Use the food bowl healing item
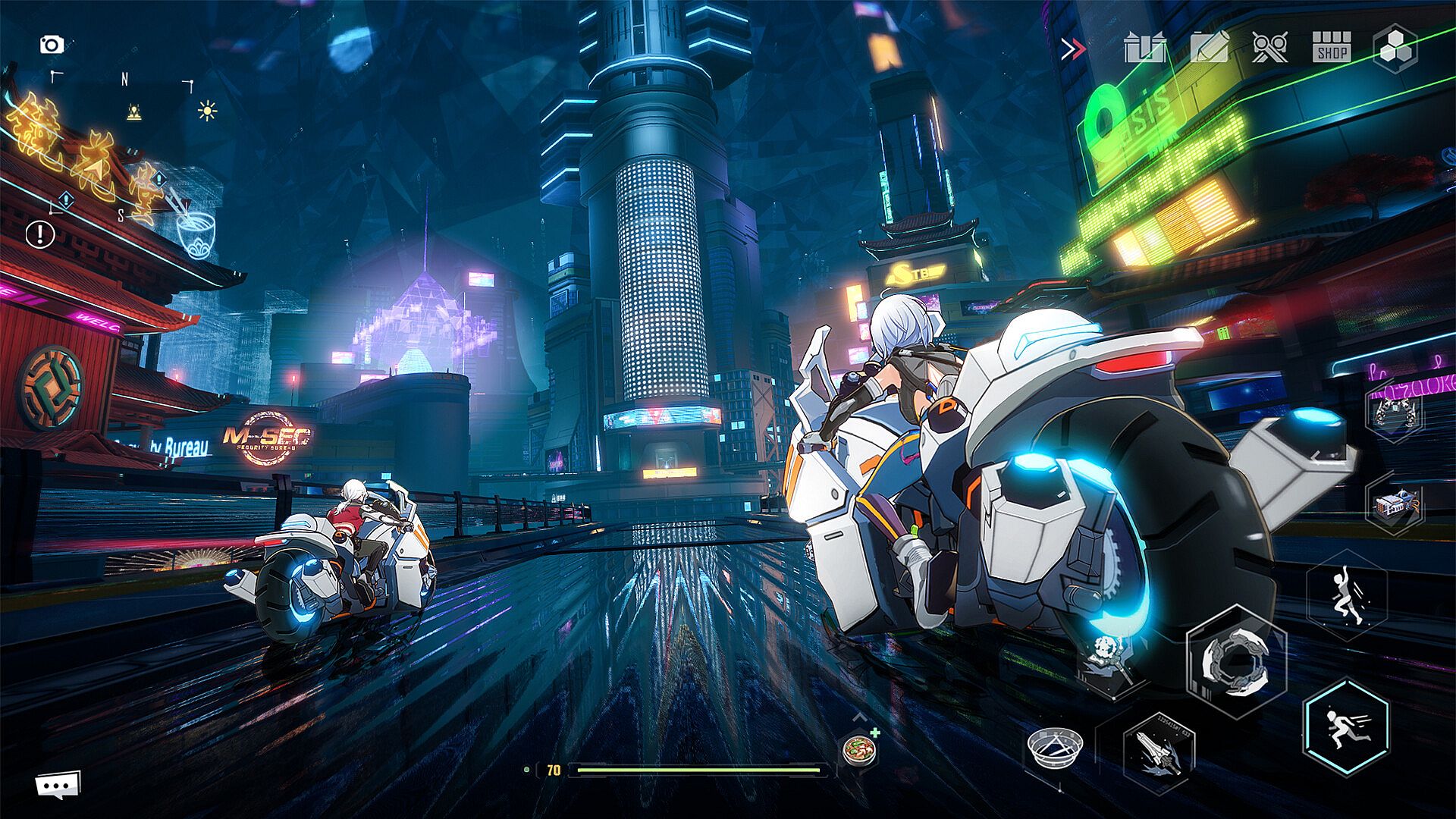This screenshot has width=1456, height=819. [859, 751]
